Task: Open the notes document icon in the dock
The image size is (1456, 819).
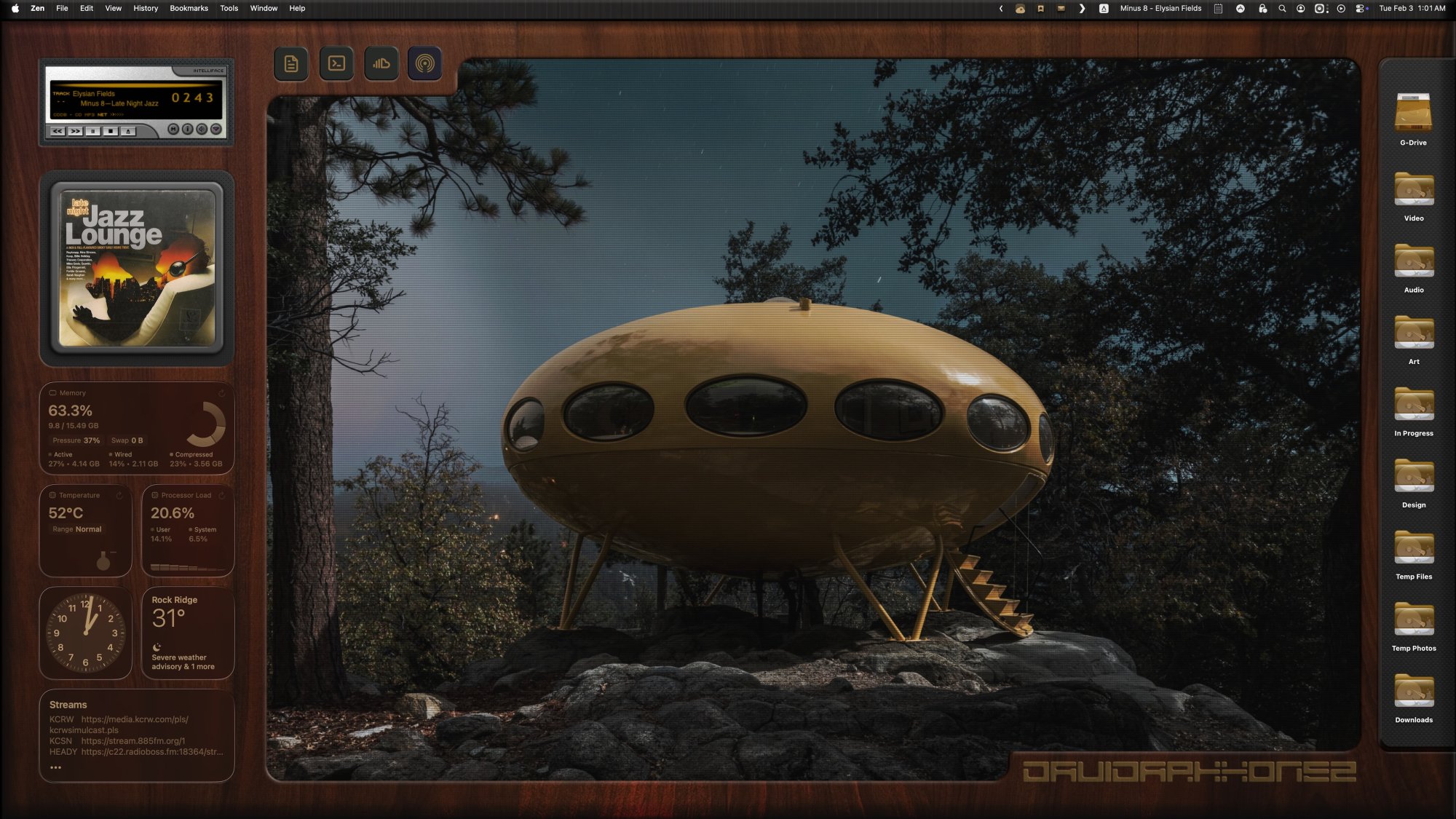Action: (291, 63)
